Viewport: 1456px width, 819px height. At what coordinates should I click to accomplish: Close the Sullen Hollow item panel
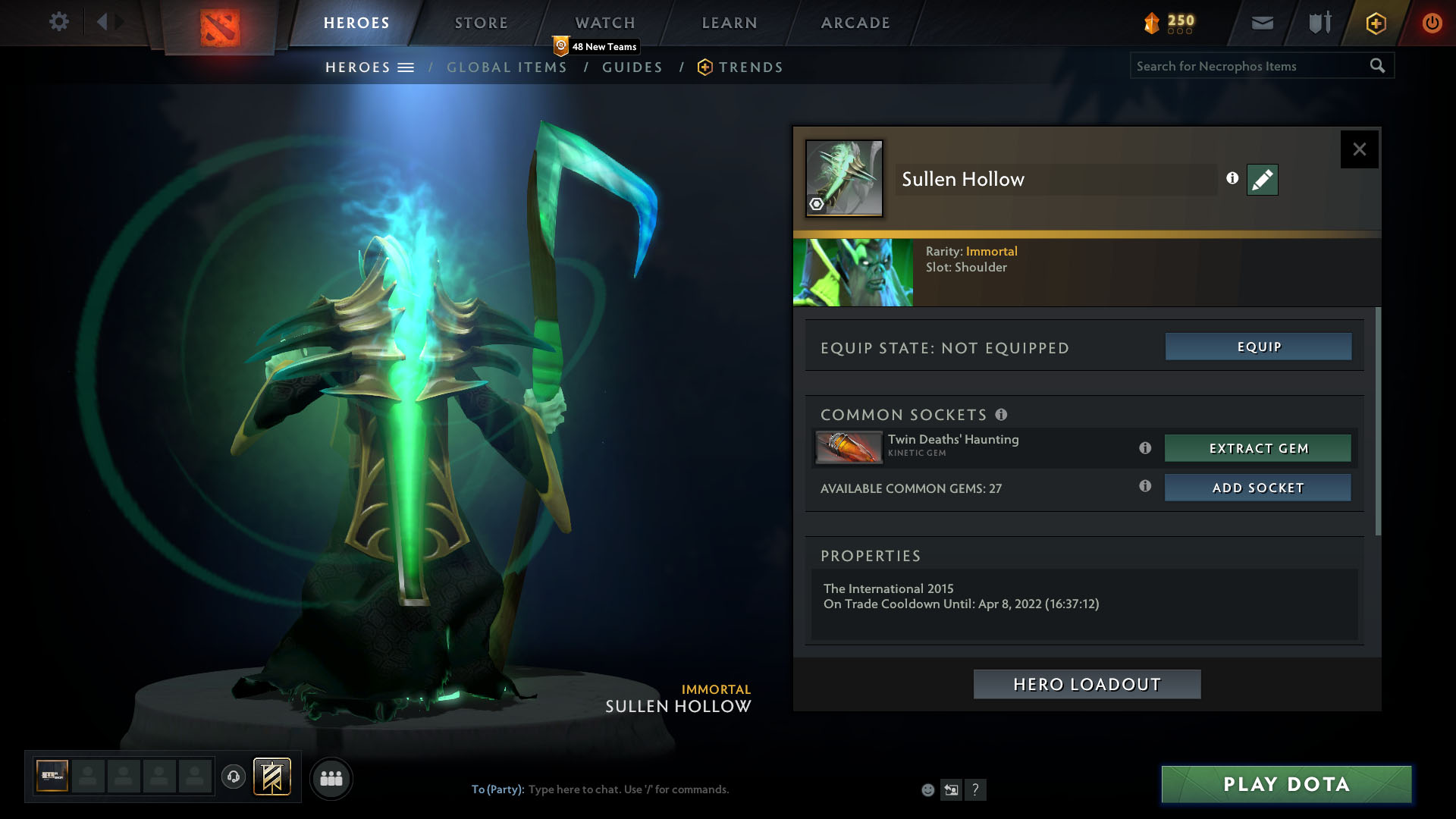[x=1359, y=149]
